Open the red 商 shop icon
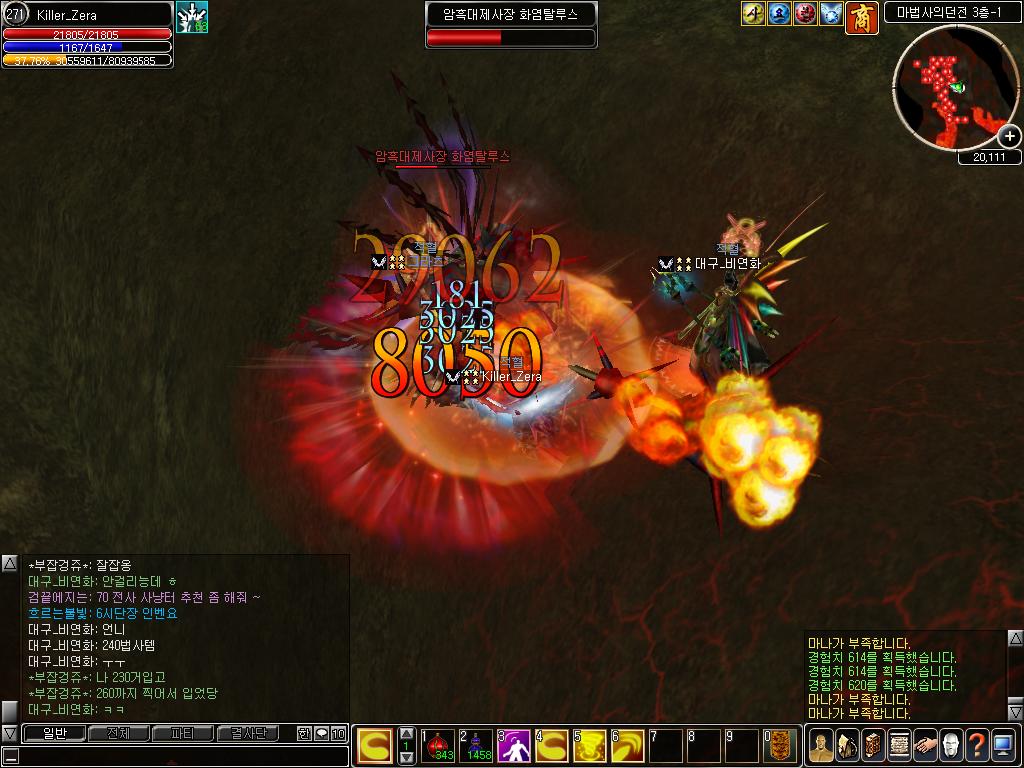The height and width of the screenshot is (768, 1024). point(861,17)
